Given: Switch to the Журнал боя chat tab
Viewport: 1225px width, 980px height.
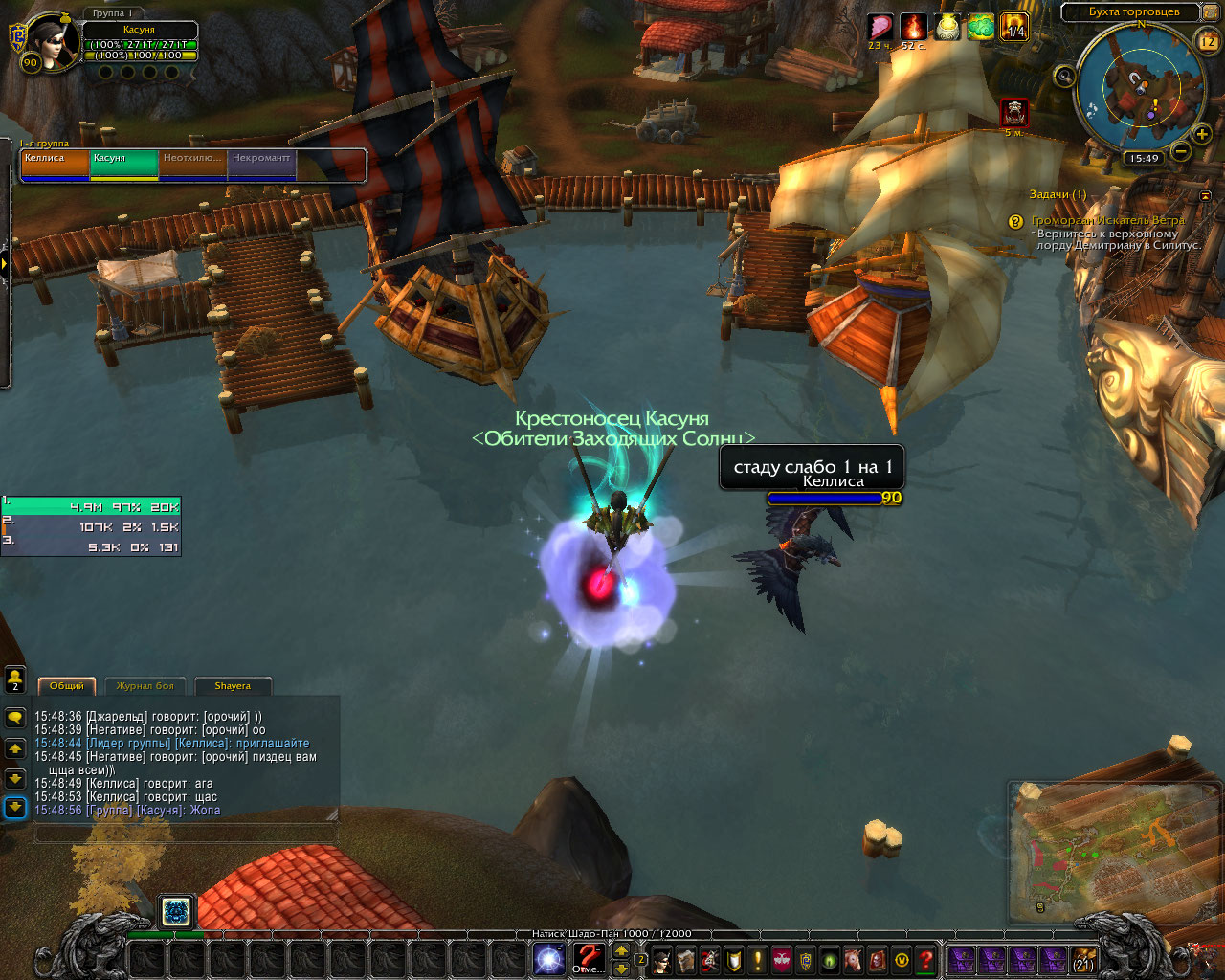Looking at the screenshot, I should [x=145, y=686].
